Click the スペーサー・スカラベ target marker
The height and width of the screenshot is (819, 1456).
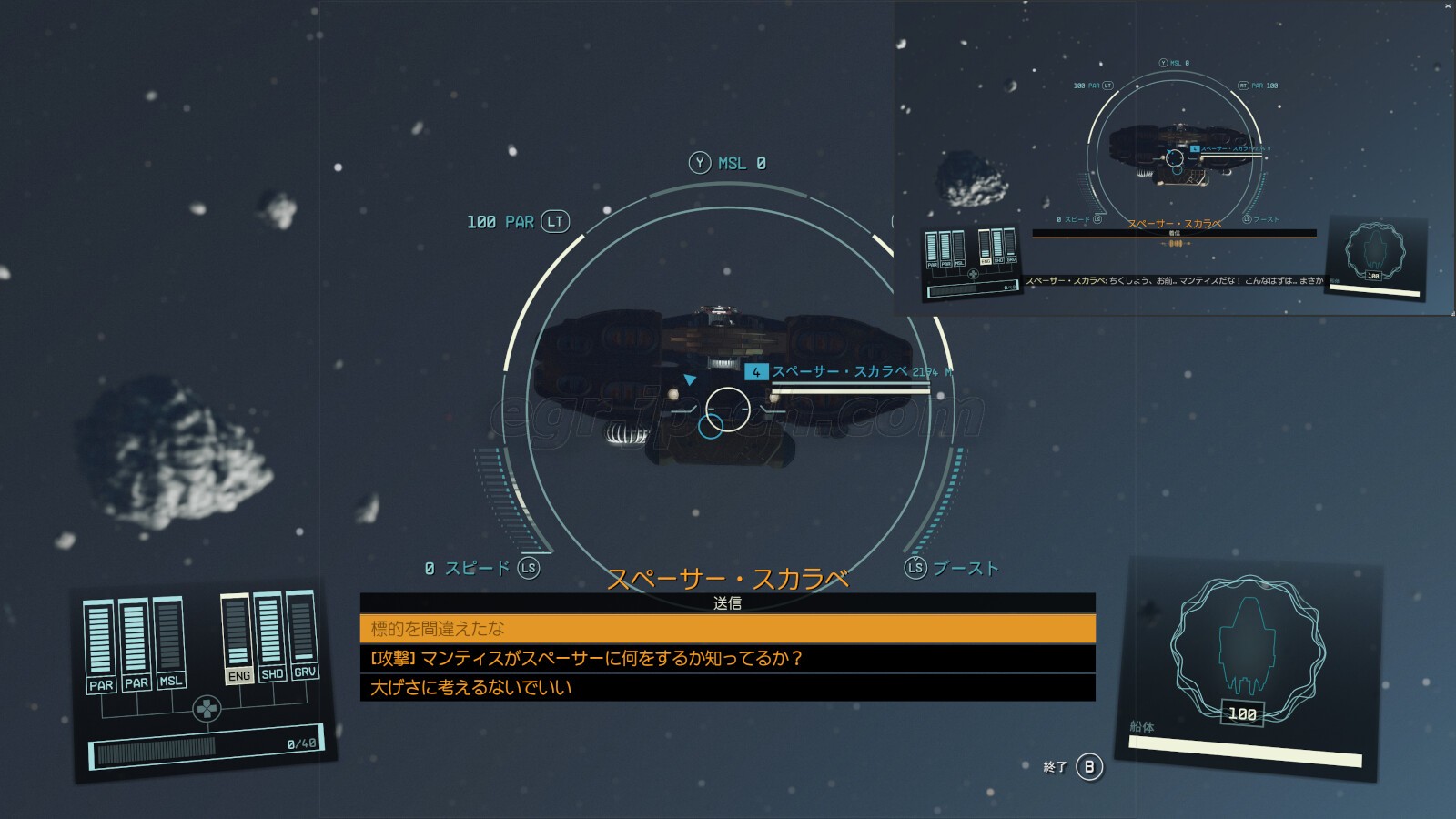coord(756,372)
